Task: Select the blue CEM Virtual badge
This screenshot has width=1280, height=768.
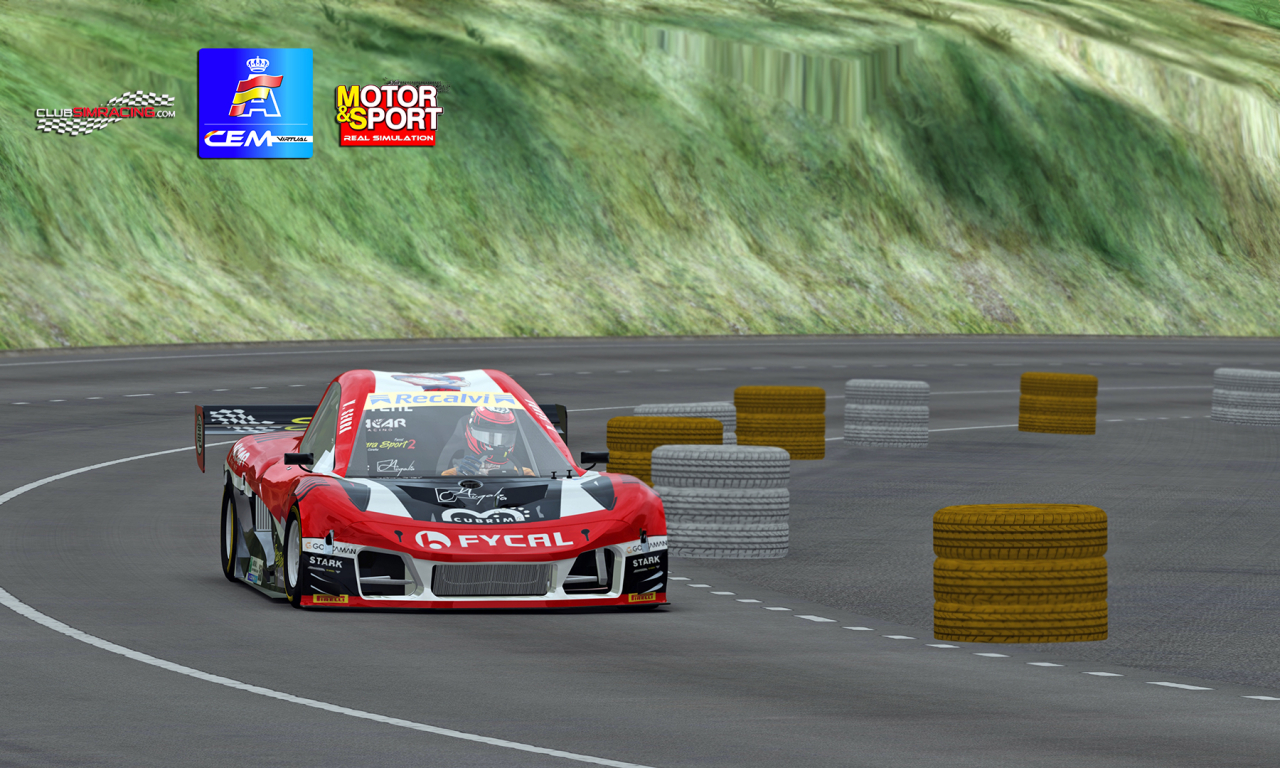Action: (255, 103)
